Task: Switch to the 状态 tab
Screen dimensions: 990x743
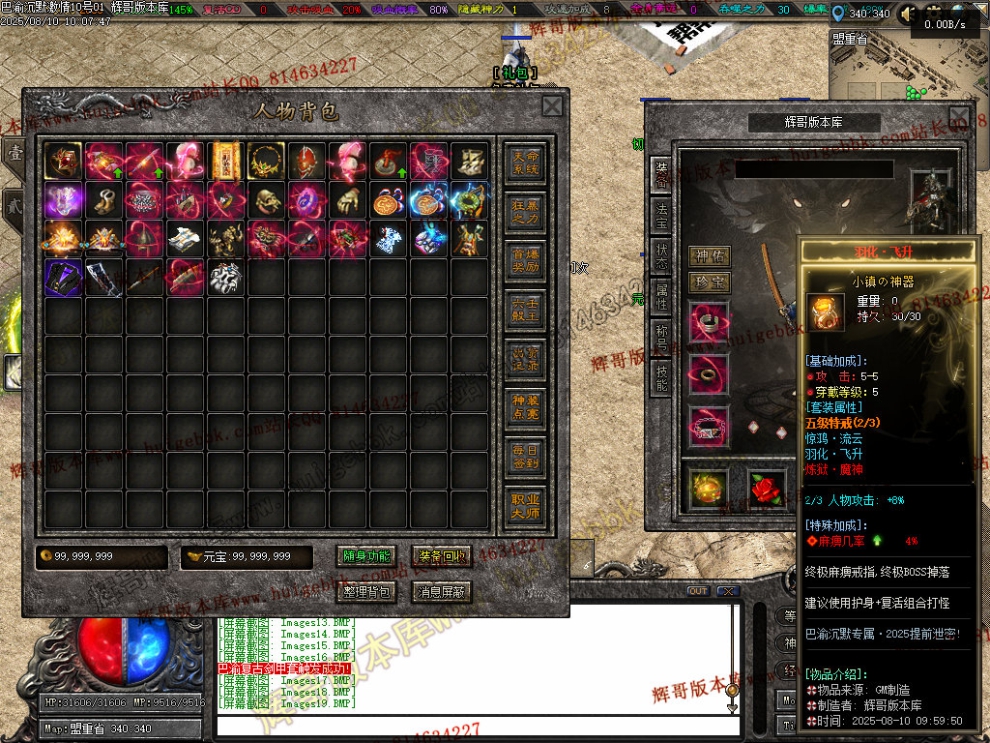Action: (661, 250)
